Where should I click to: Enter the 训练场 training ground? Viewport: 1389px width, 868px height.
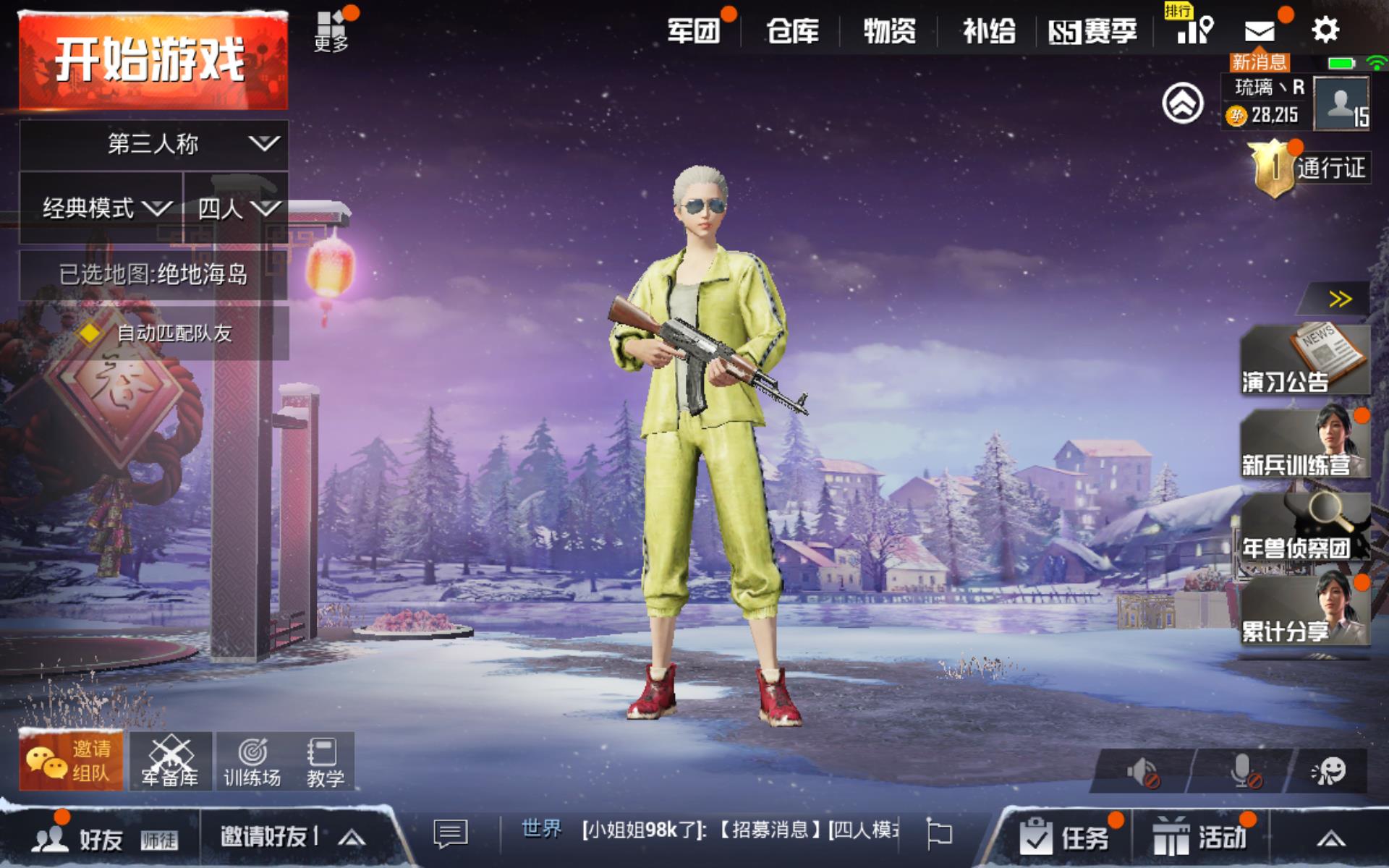(x=252, y=762)
